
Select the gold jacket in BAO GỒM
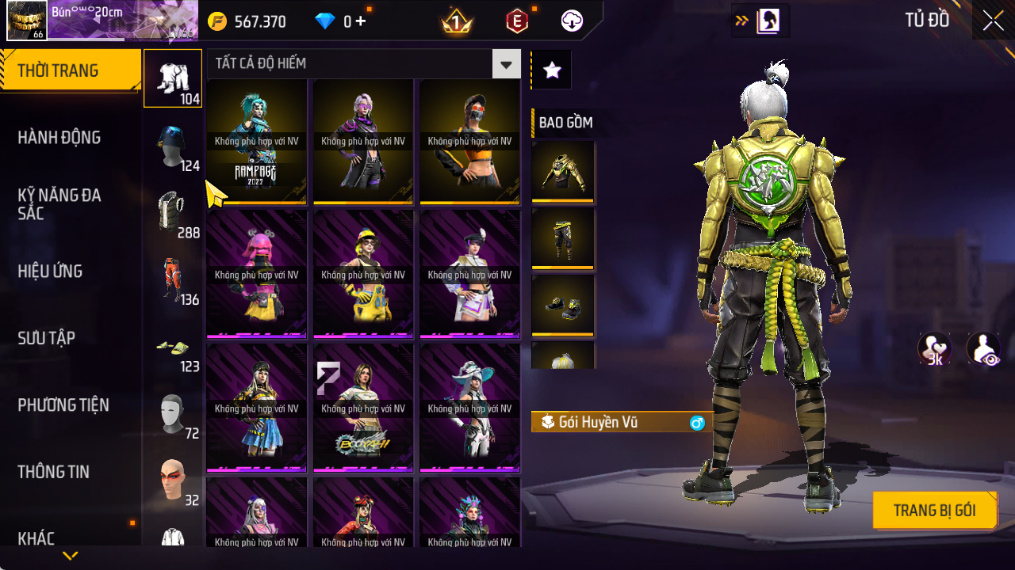point(563,172)
